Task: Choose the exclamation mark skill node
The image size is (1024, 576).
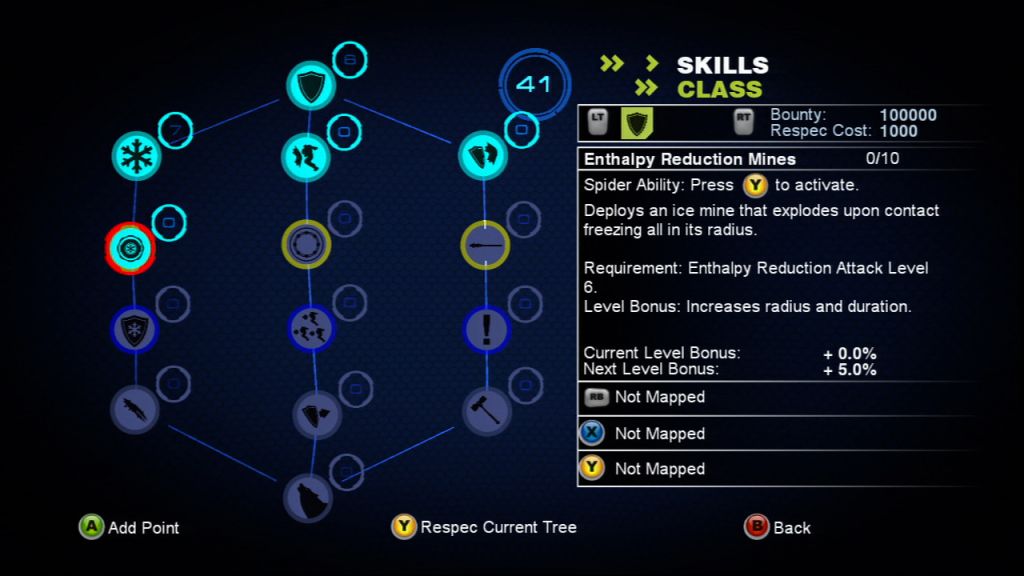Action: [487, 329]
